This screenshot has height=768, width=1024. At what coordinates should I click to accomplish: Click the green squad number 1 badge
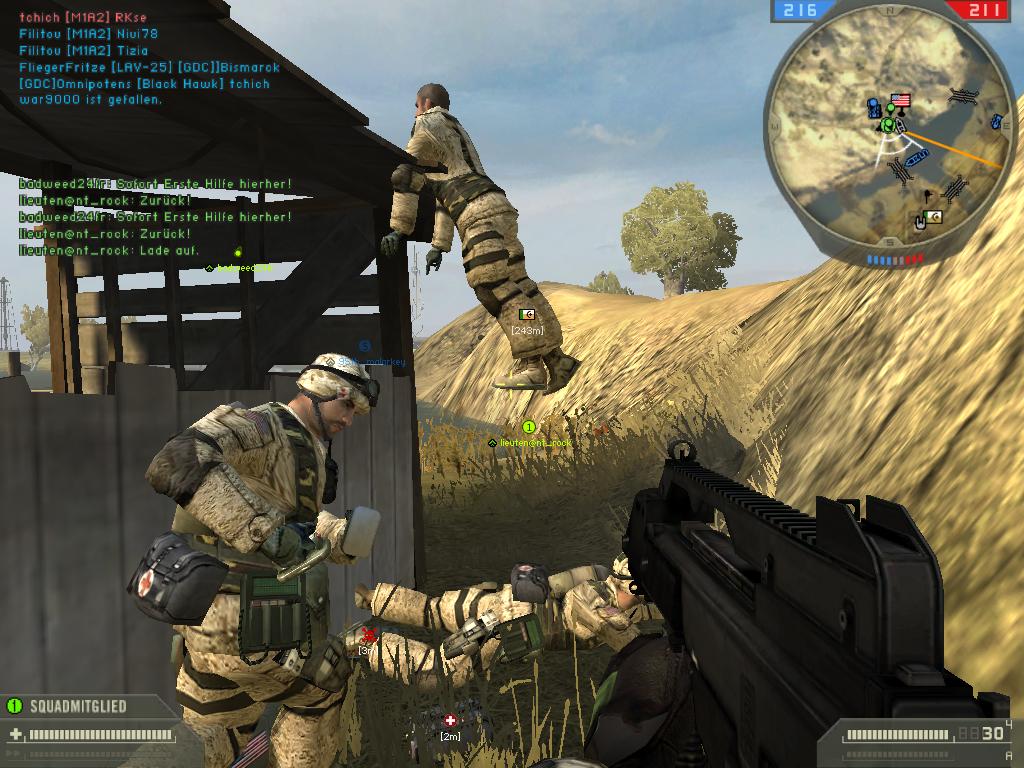530,427
